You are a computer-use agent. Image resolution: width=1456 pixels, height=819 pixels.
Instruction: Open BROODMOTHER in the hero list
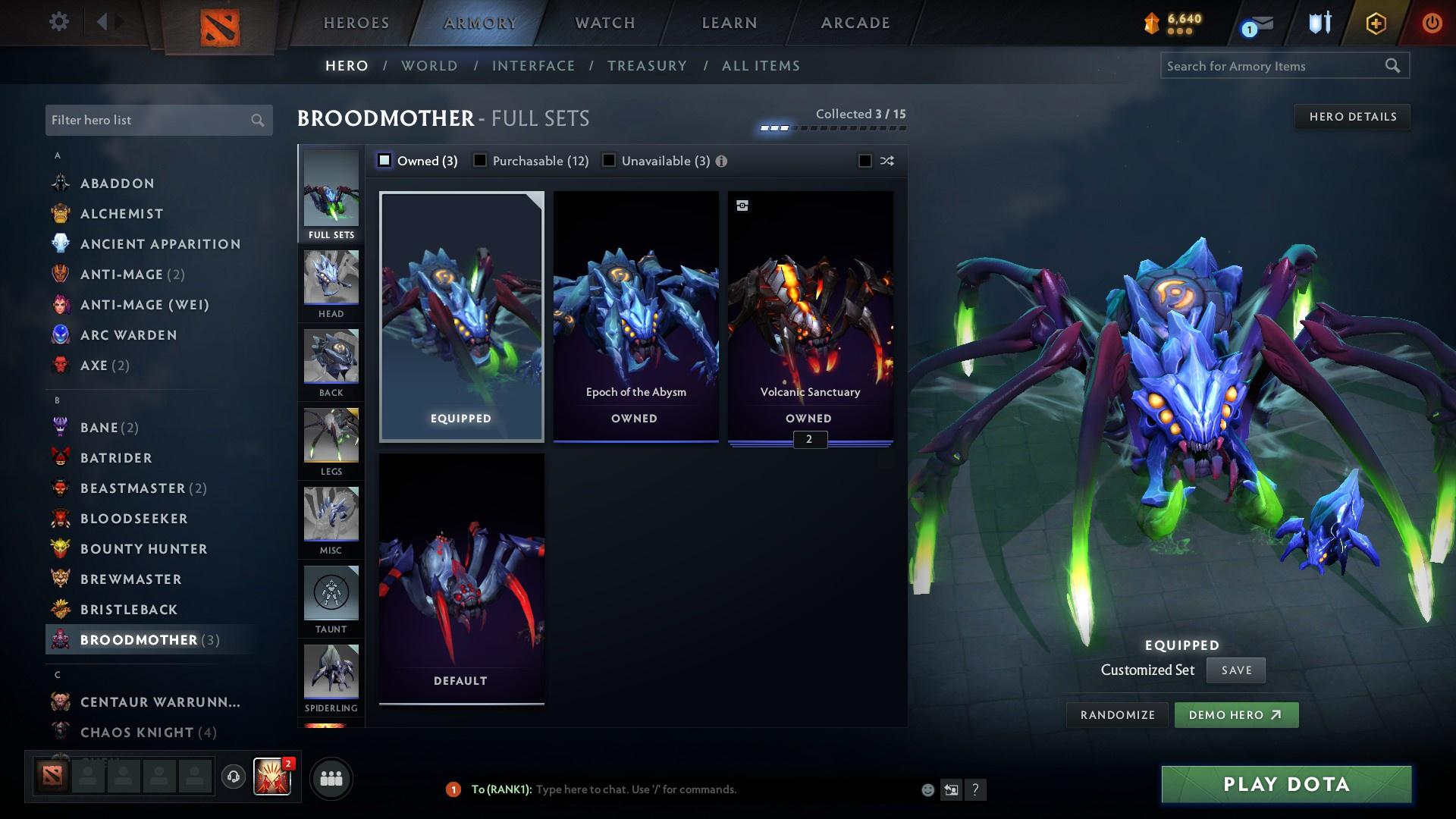coord(136,639)
